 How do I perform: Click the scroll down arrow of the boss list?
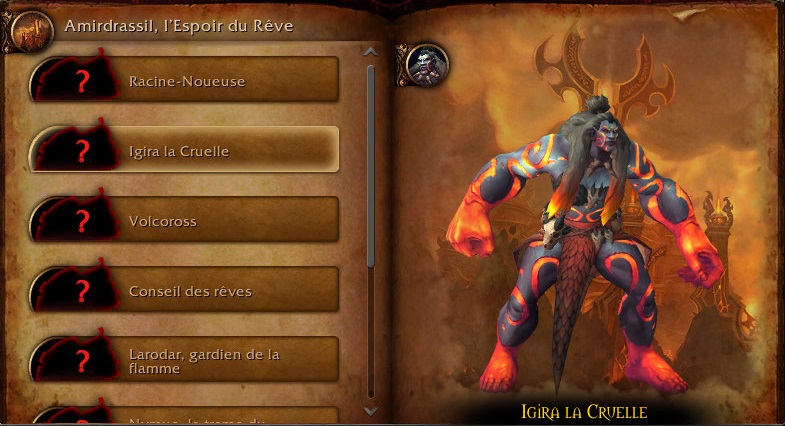click(371, 410)
